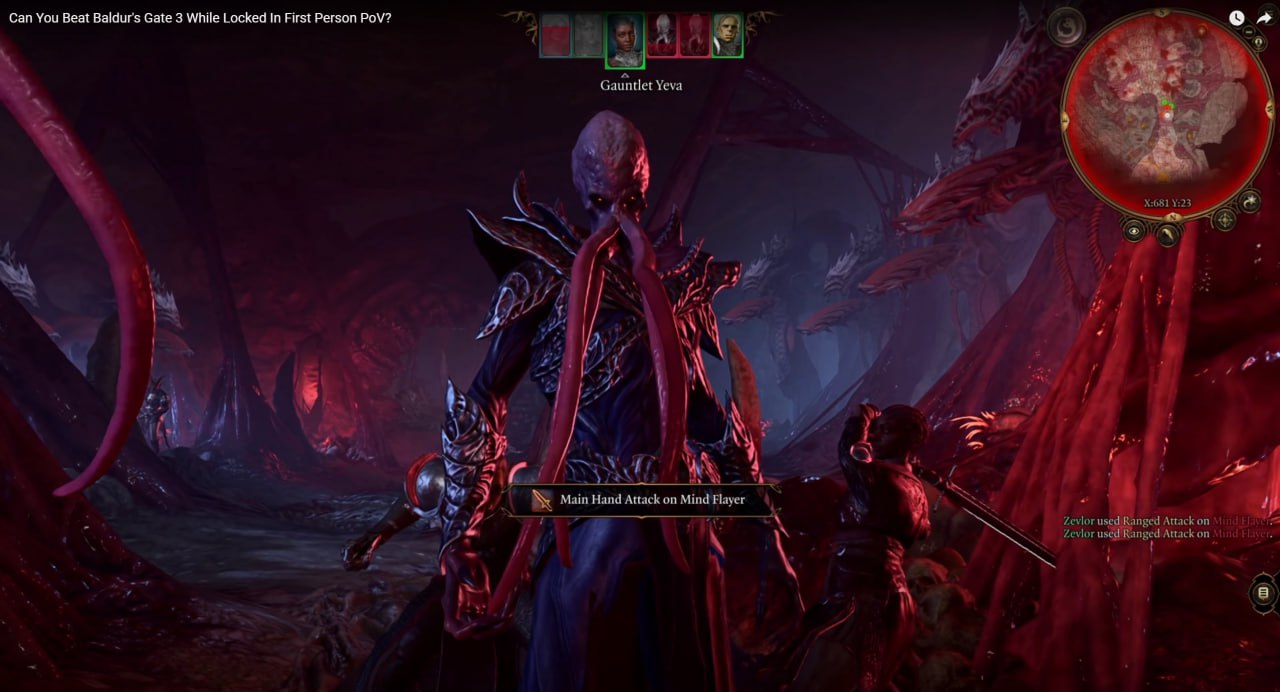
Task: Select the white-haired man's turn order portrait
Action: [728, 36]
